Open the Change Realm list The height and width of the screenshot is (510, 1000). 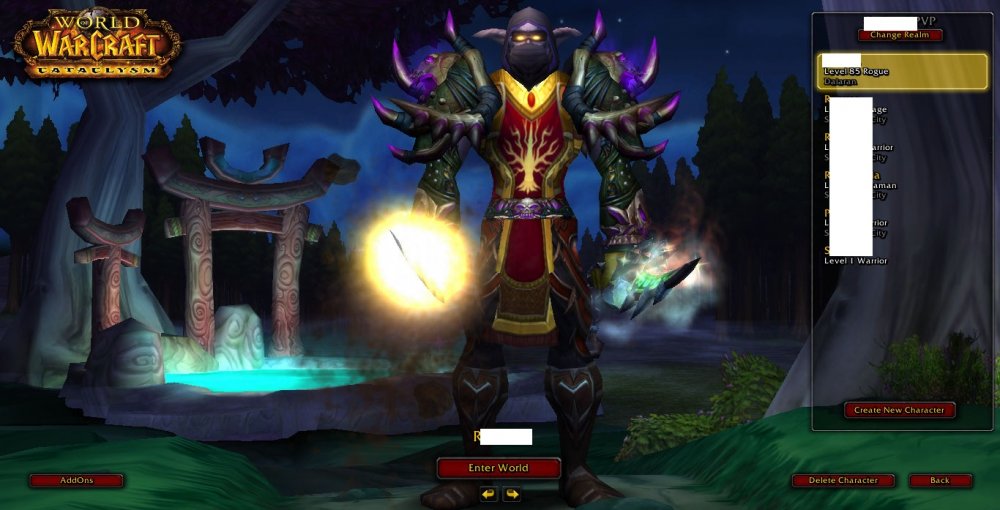899,35
